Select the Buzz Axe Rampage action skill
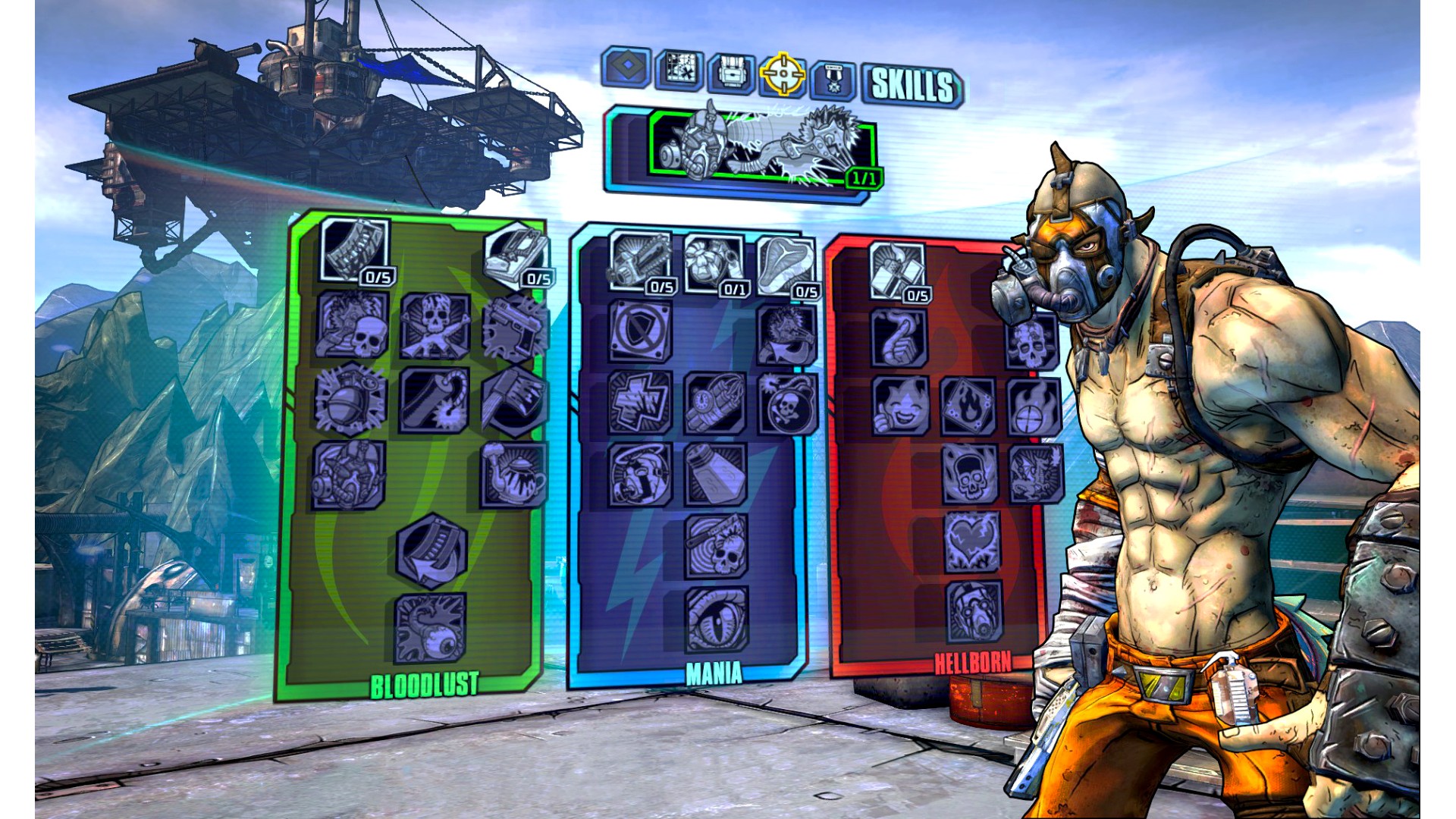The width and height of the screenshot is (1456, 819). pos(762,147)
